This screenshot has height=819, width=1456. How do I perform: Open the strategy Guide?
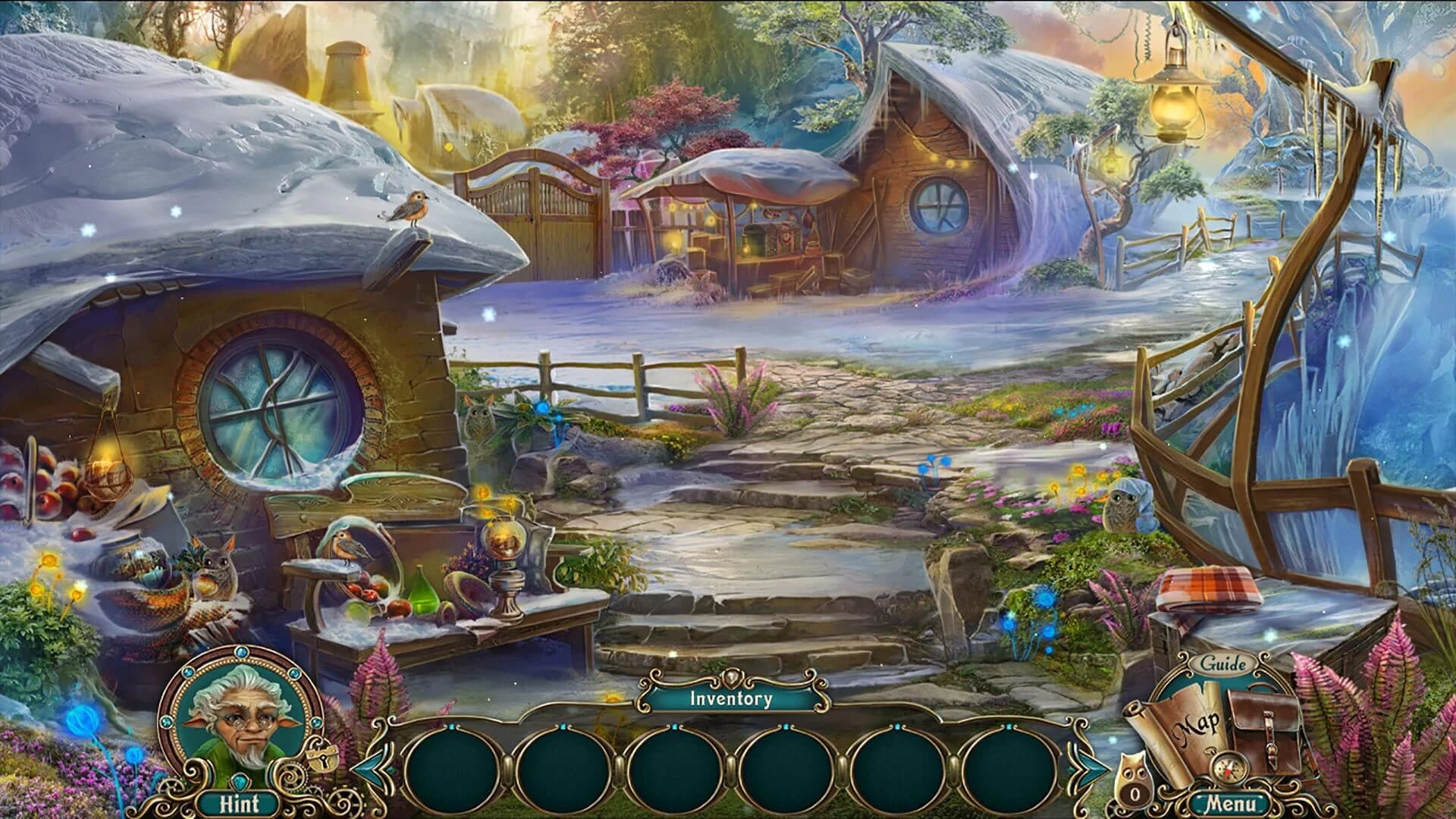coord(1223,663)
